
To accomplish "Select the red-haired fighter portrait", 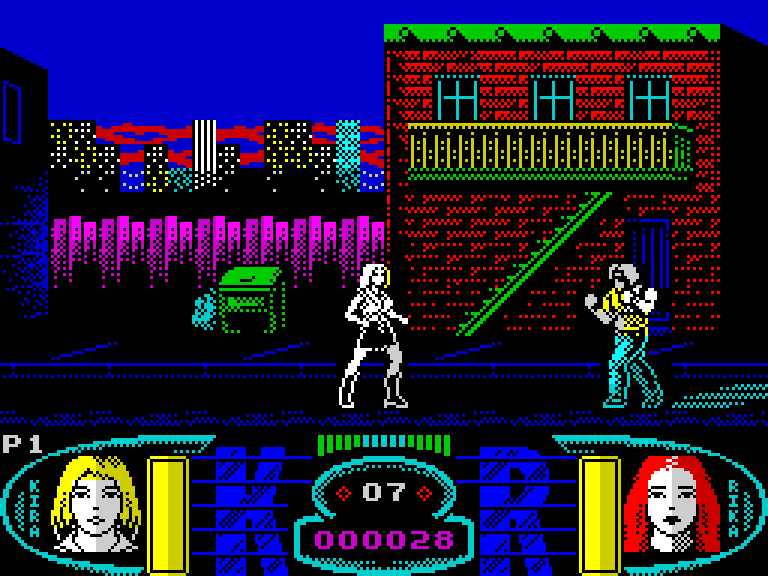I will click(x=670, y=503).
